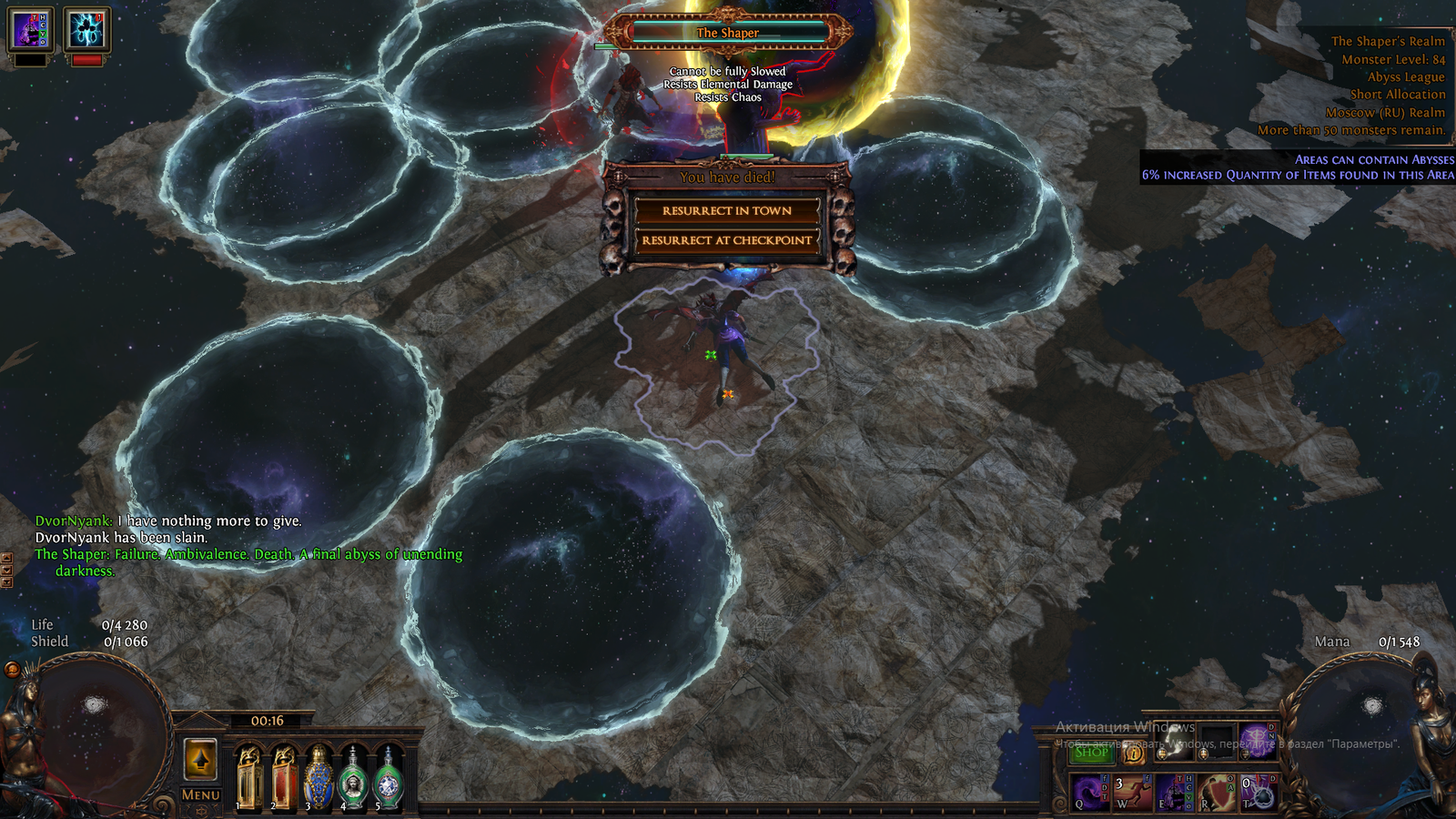Activate the red shield skill on R
This screenshot has width=1456, height=819.
click(1217, 792)
